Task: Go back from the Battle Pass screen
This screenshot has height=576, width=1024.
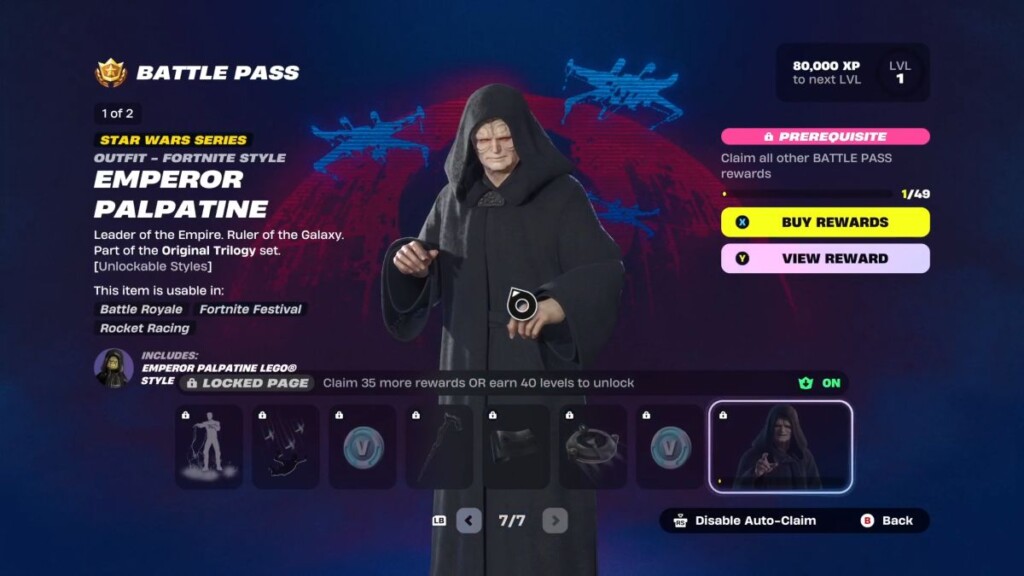Action: pos(888,521)
